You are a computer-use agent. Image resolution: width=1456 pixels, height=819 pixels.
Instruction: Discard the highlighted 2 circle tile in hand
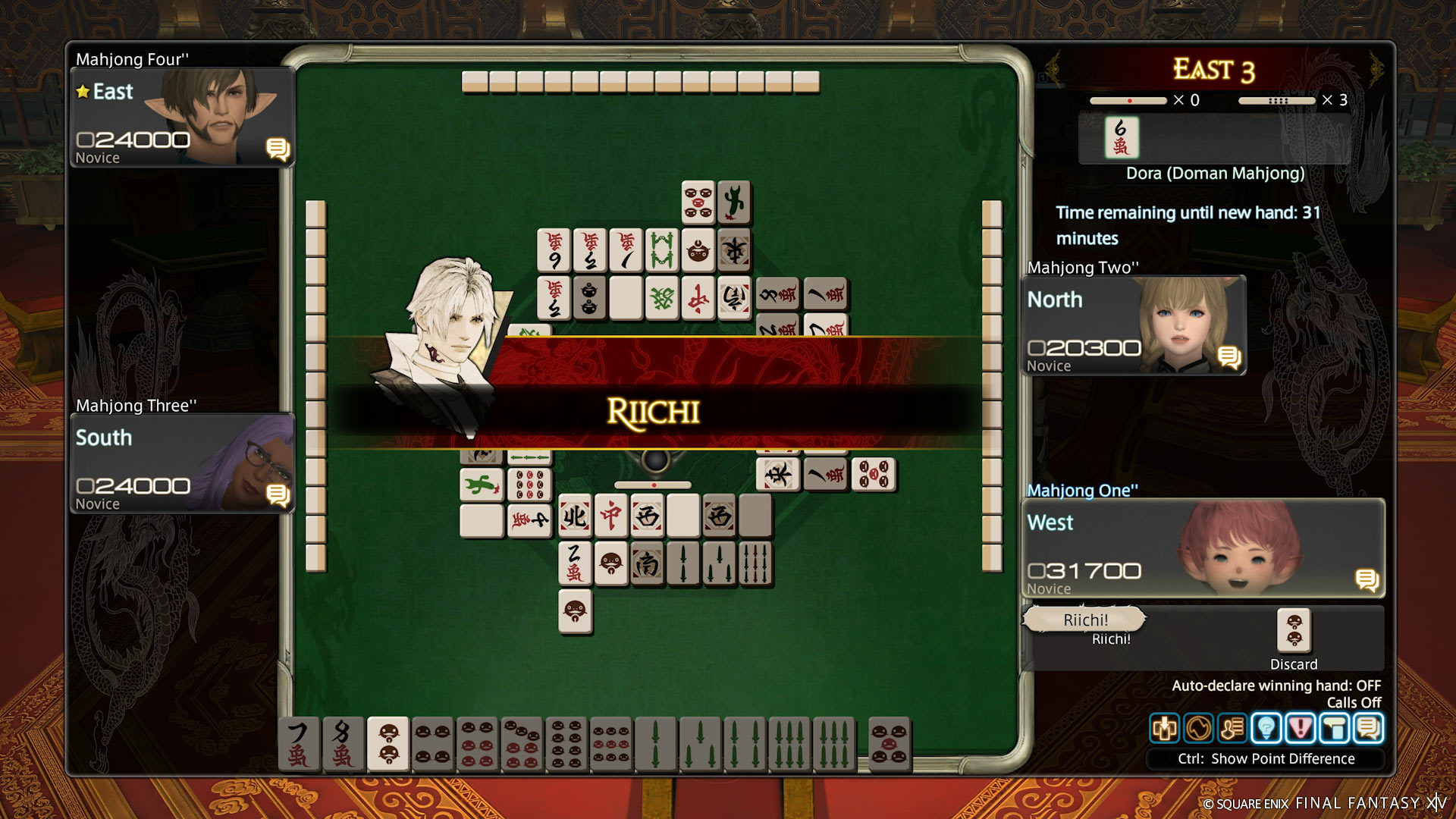[x=388, y=743]
